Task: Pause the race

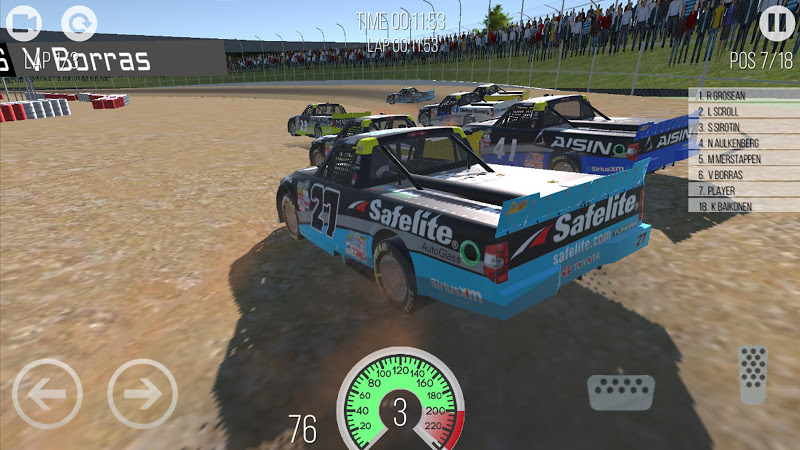Action: coord(777,22)
